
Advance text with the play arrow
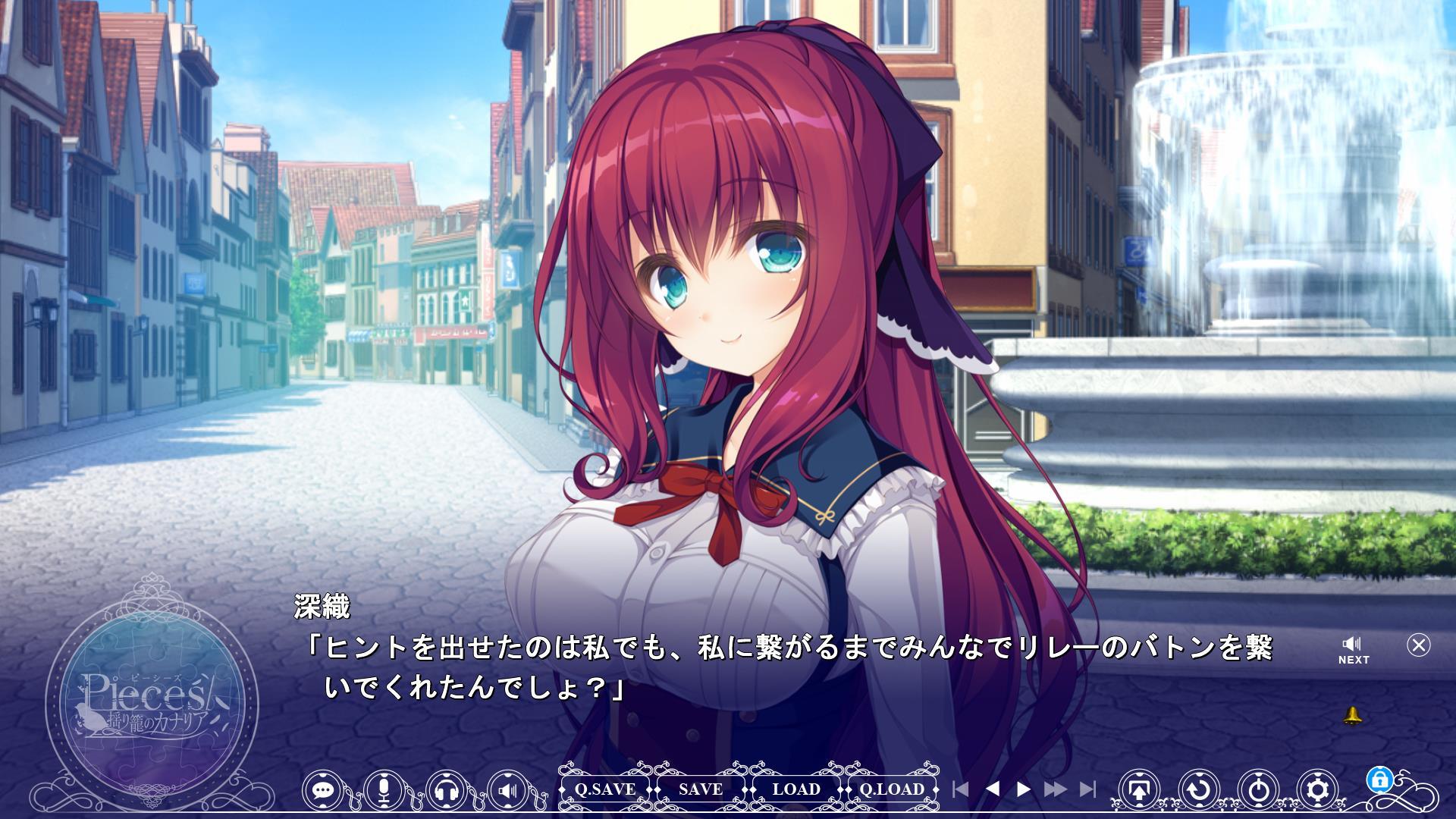[1023, 789]
